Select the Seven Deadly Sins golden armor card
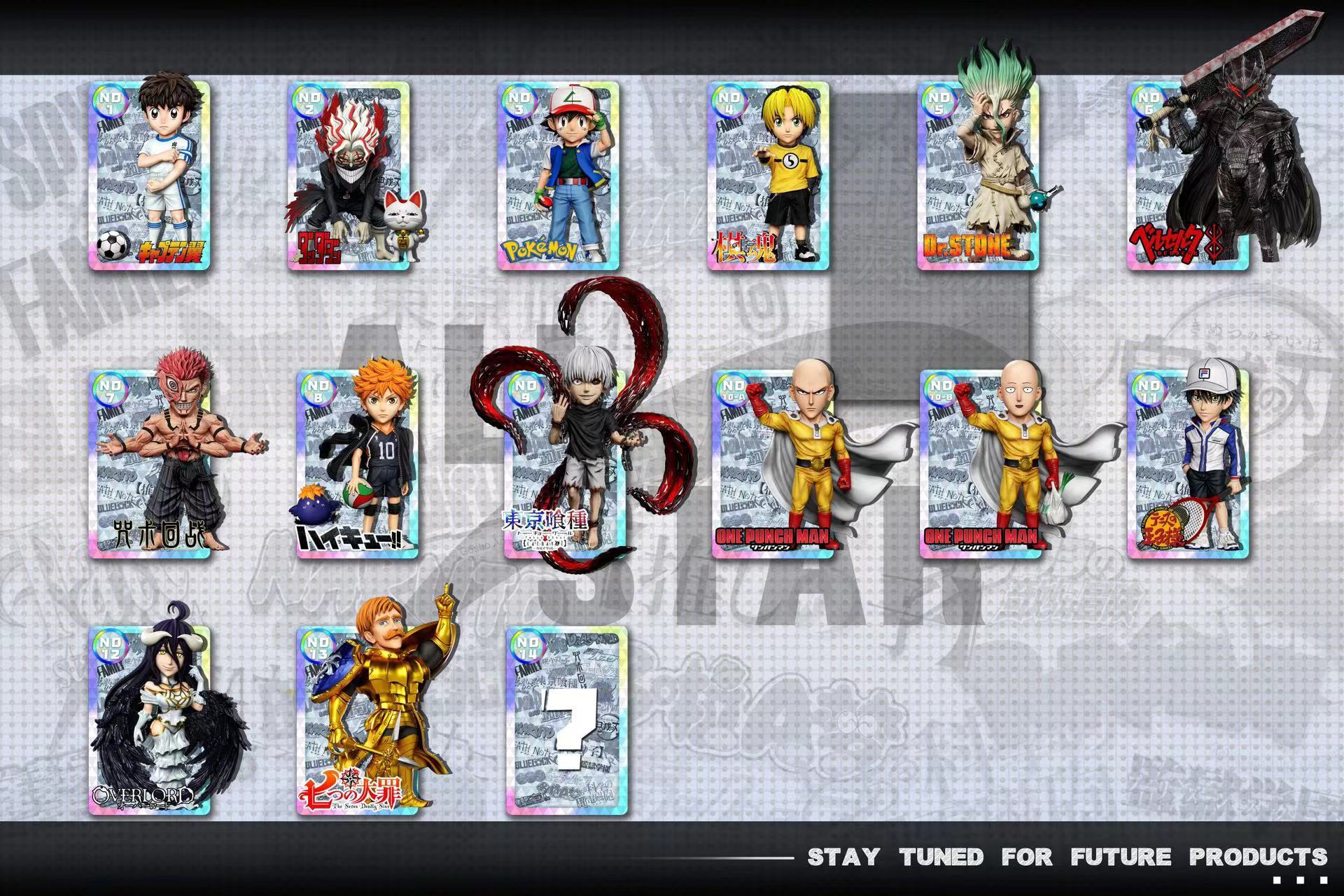The height and width of the screenshot is (896, 1344). click(357, 721)
